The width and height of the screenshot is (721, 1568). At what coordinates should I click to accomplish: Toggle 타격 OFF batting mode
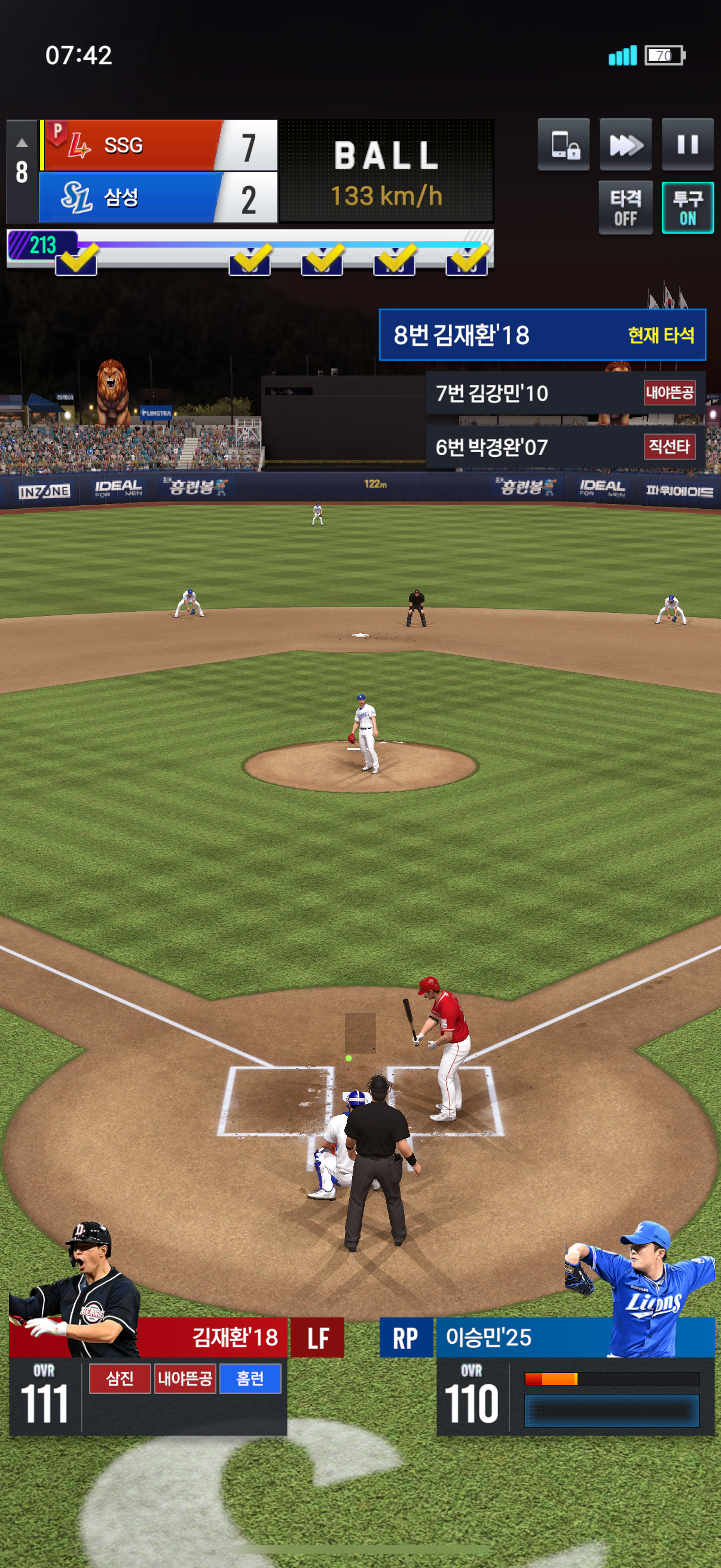(625, 207)
